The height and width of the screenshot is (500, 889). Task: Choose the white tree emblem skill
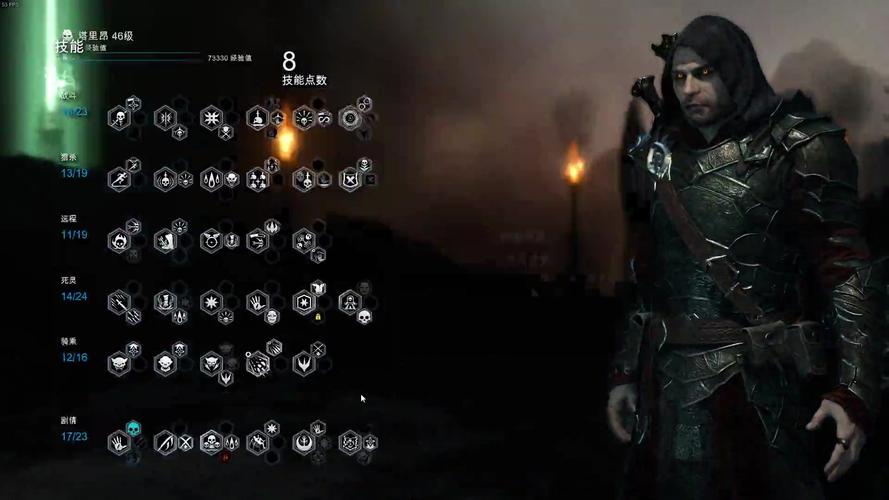(303, 441)
